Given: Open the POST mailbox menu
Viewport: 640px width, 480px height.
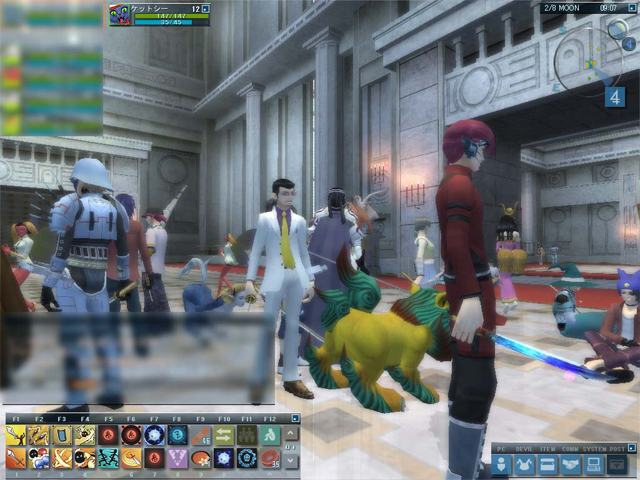Looking at the screenshot, I should pyautogui.click(x=617, y=465).
